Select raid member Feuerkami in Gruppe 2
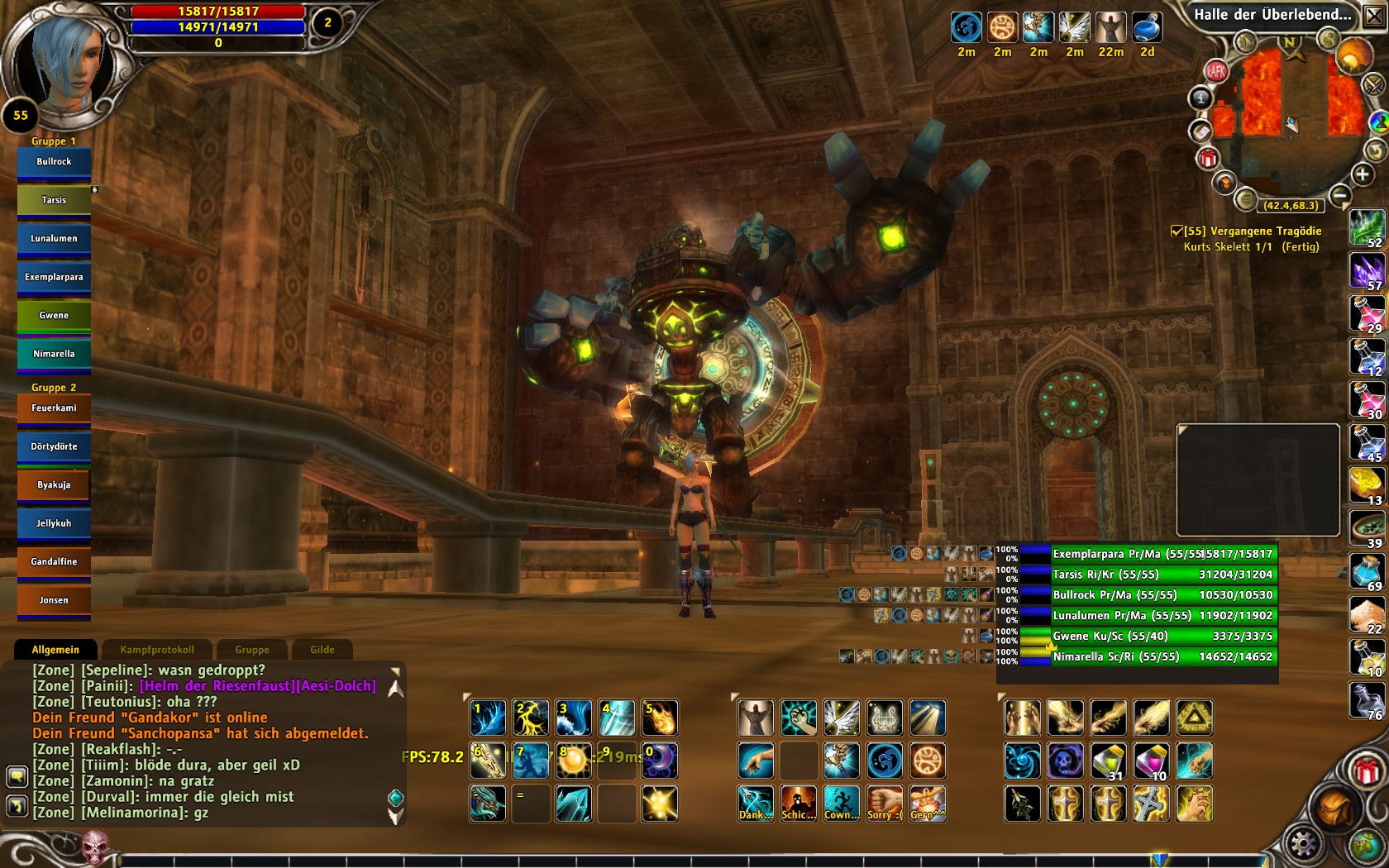1389x868 pixels. [x=54, y=408]
